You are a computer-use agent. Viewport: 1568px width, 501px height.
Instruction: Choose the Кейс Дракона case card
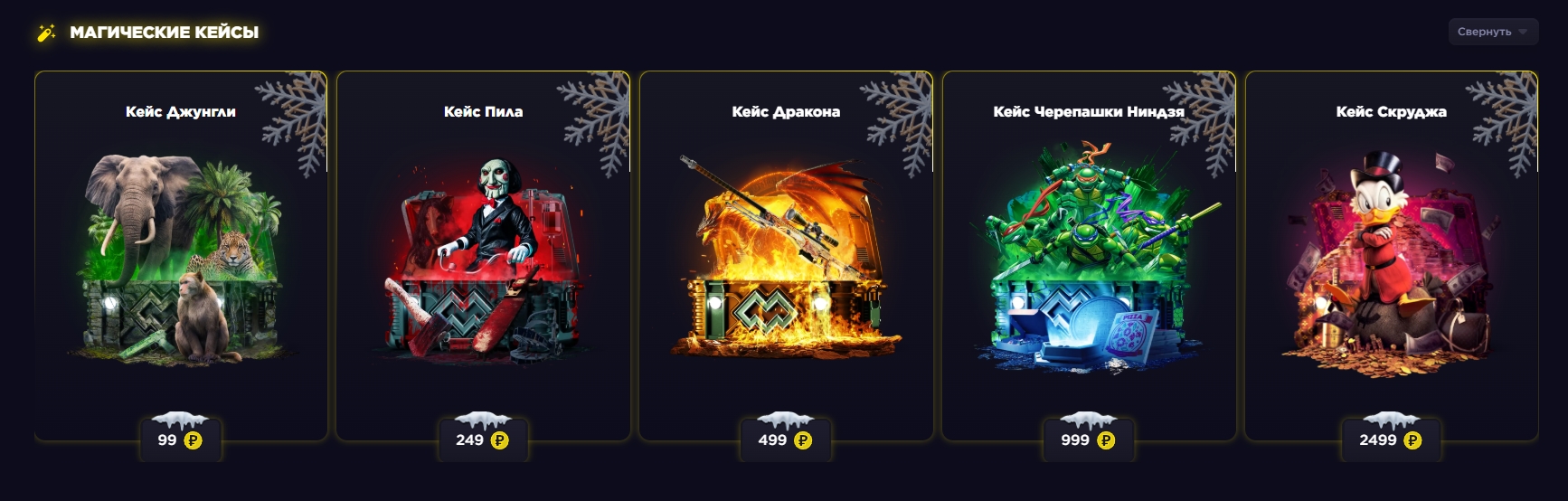click(786, 253)
